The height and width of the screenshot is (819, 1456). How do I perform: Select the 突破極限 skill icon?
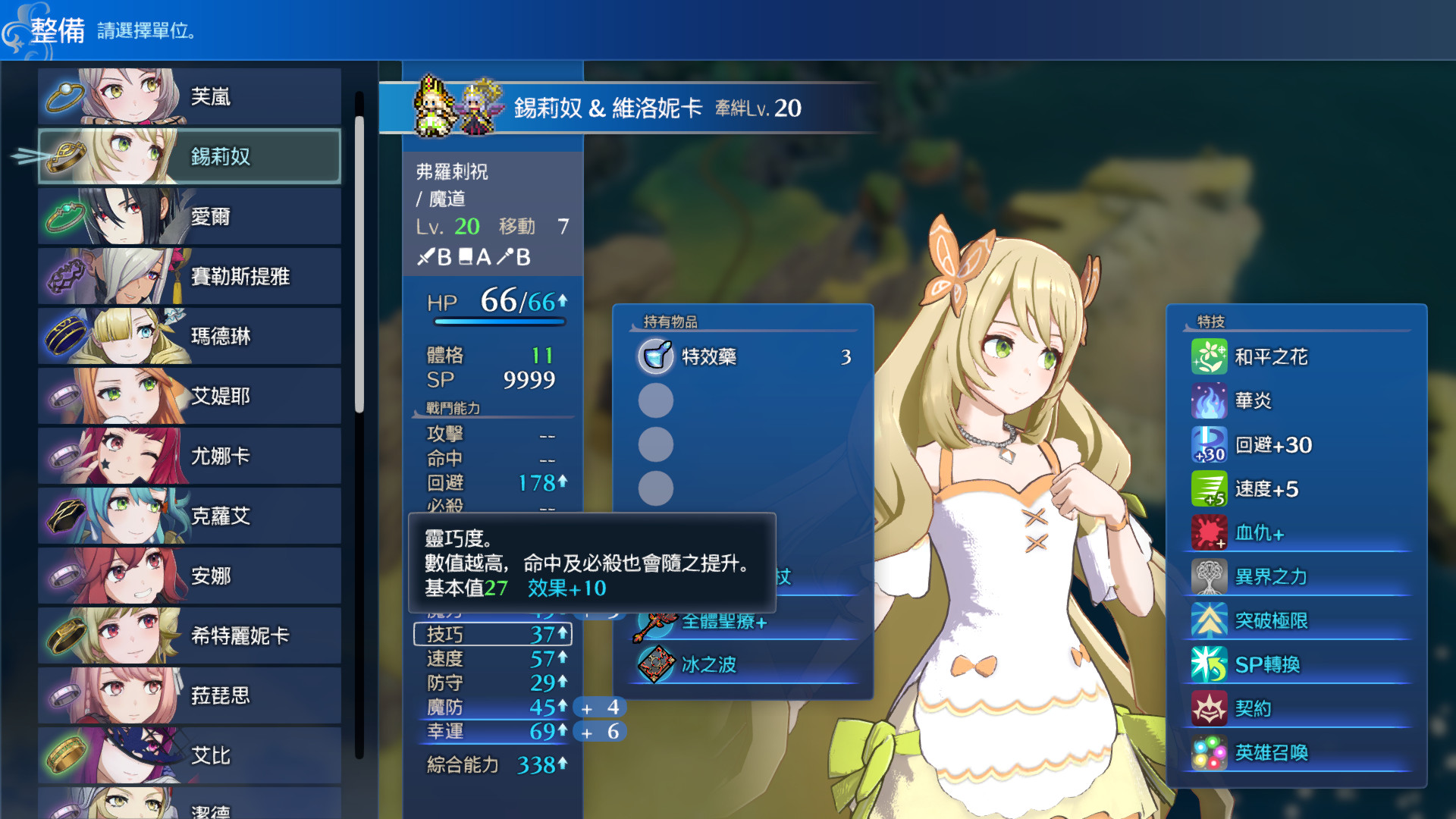(x=1211, y=620)
